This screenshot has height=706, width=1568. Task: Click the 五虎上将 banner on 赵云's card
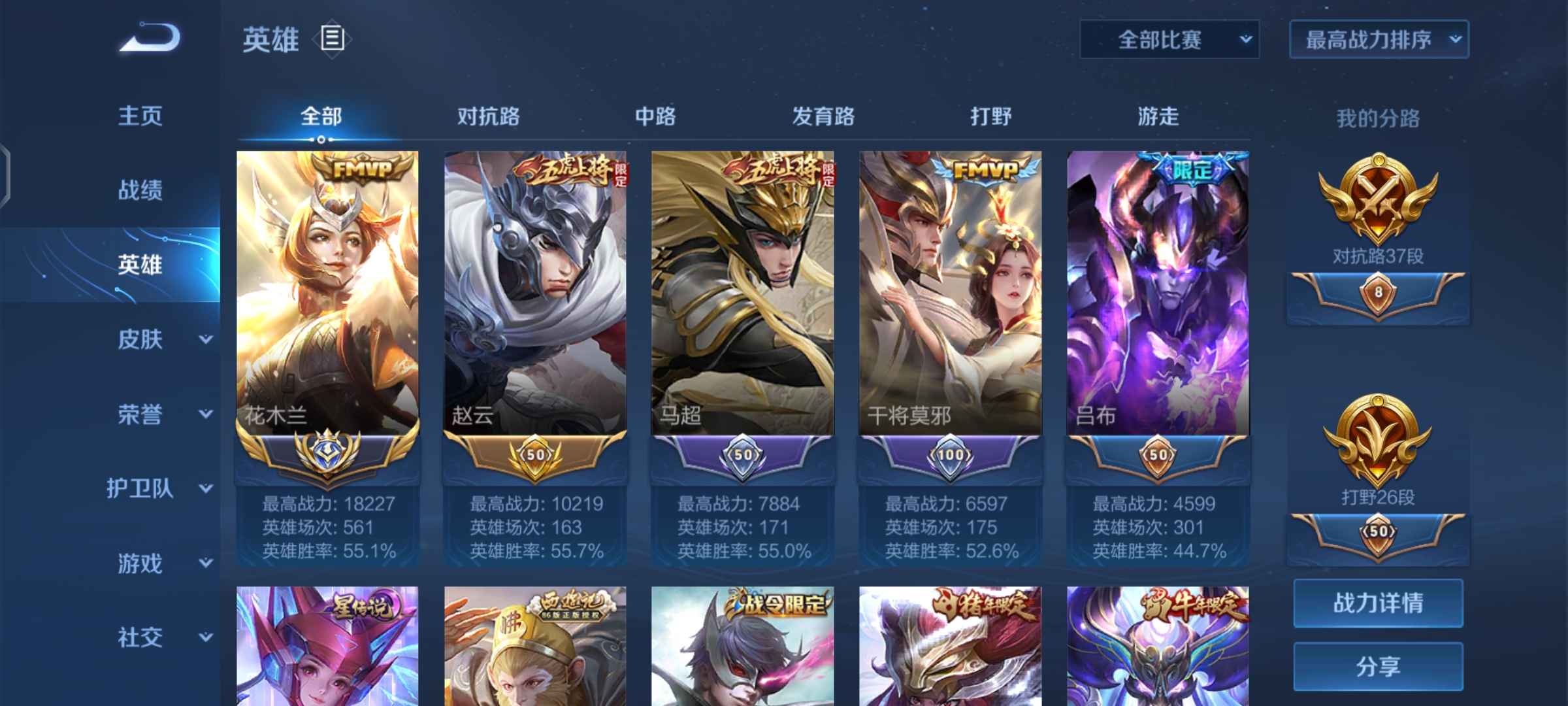(568, 170)
